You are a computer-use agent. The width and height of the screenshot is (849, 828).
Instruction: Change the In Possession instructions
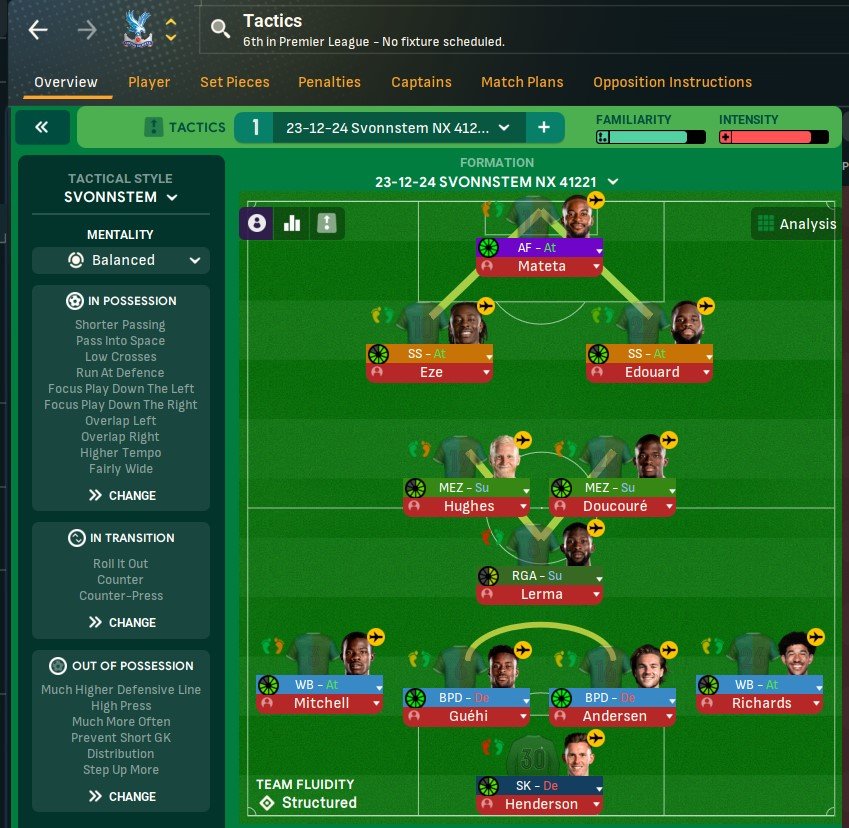click(122, 495)
